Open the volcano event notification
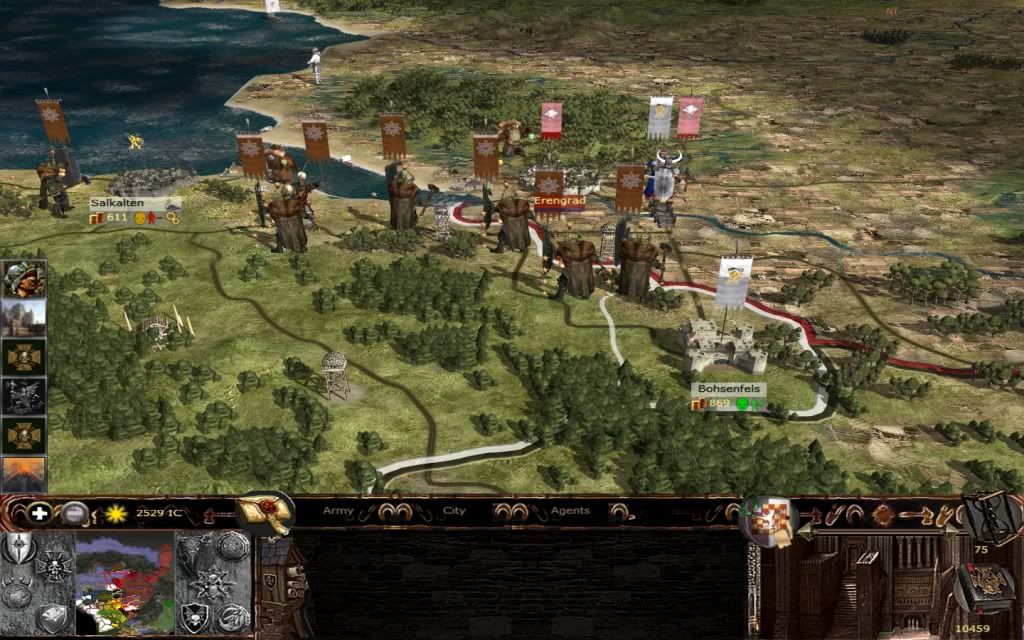The height and width of the screenshot is (640, 1024). click(x=23, y=474)
